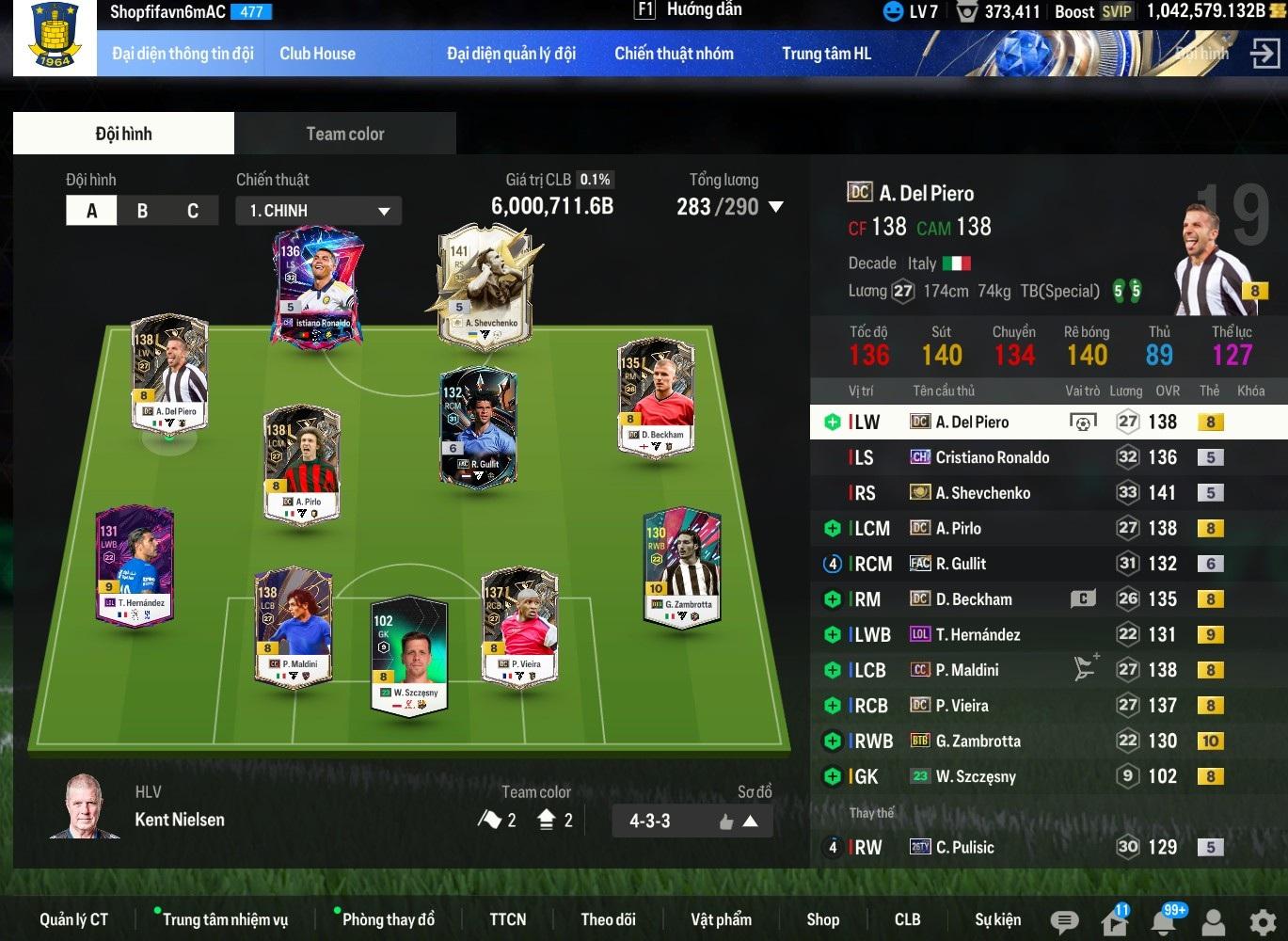Image resolution: width=1288 pixels, height=941 pixels.
Task: Select A. Shevchenko card on the pitch
Action: point(484,287)
